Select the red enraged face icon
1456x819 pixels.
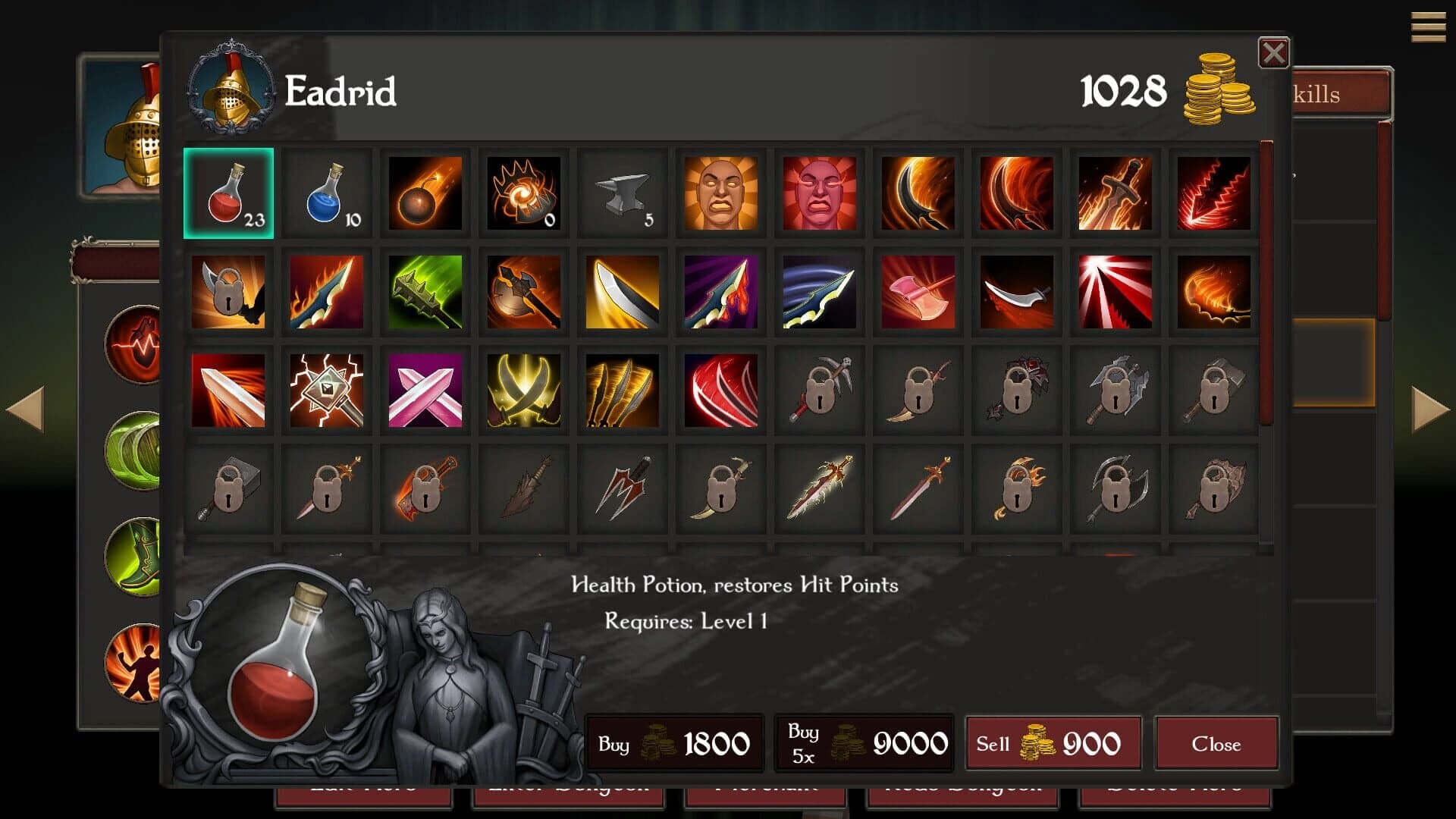coord(819,193)
